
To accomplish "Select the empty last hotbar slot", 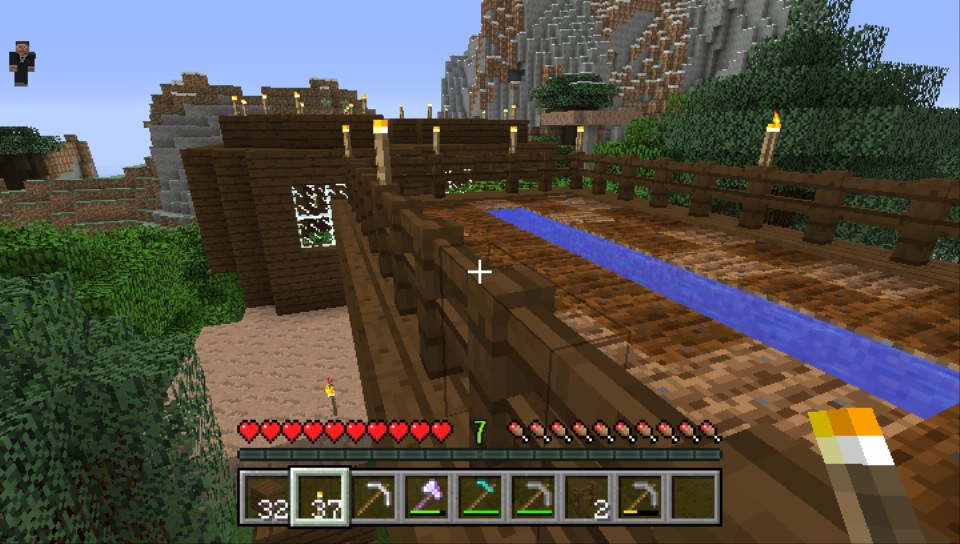I will coord(692,497).
